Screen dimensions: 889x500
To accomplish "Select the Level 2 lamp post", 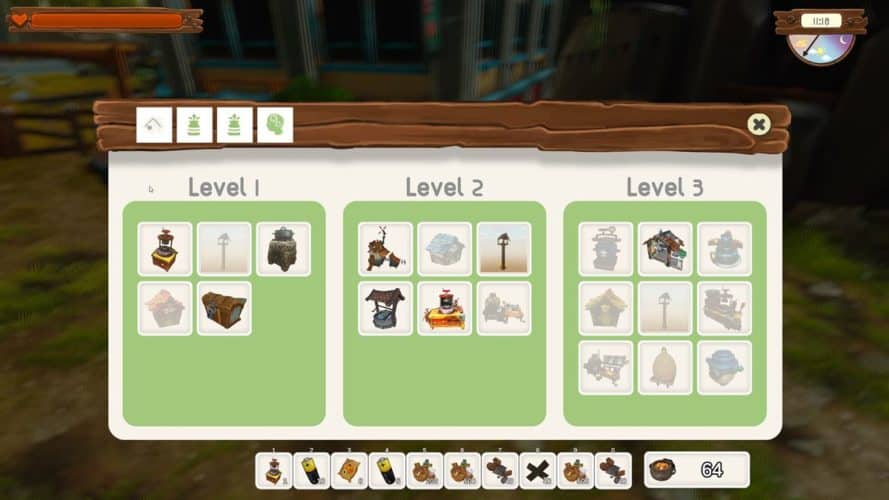I will tap(504, 249).
